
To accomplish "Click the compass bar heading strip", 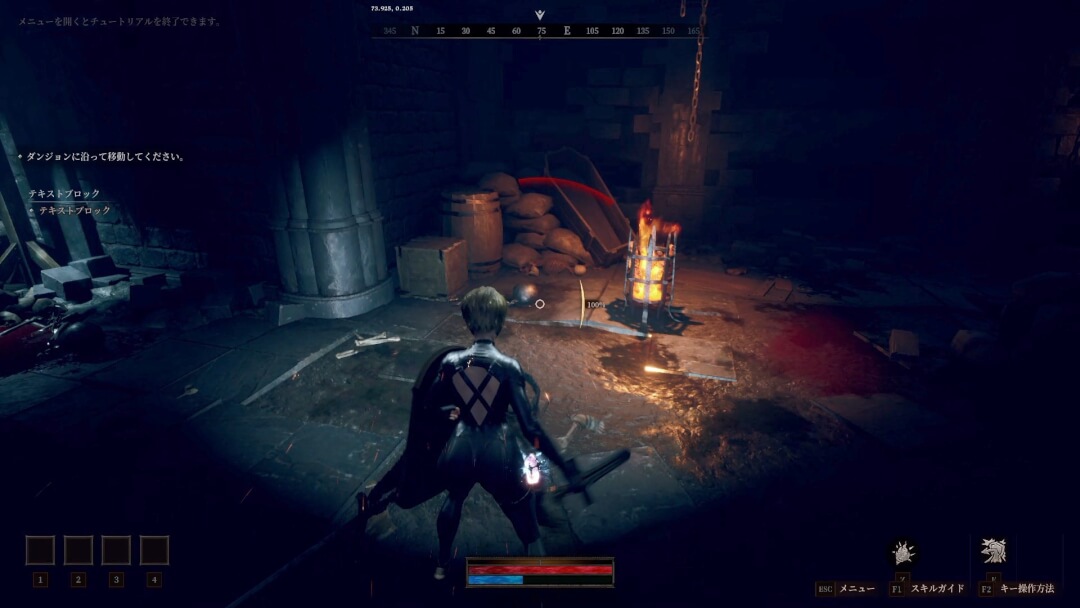I will click(x=539, y=31).
